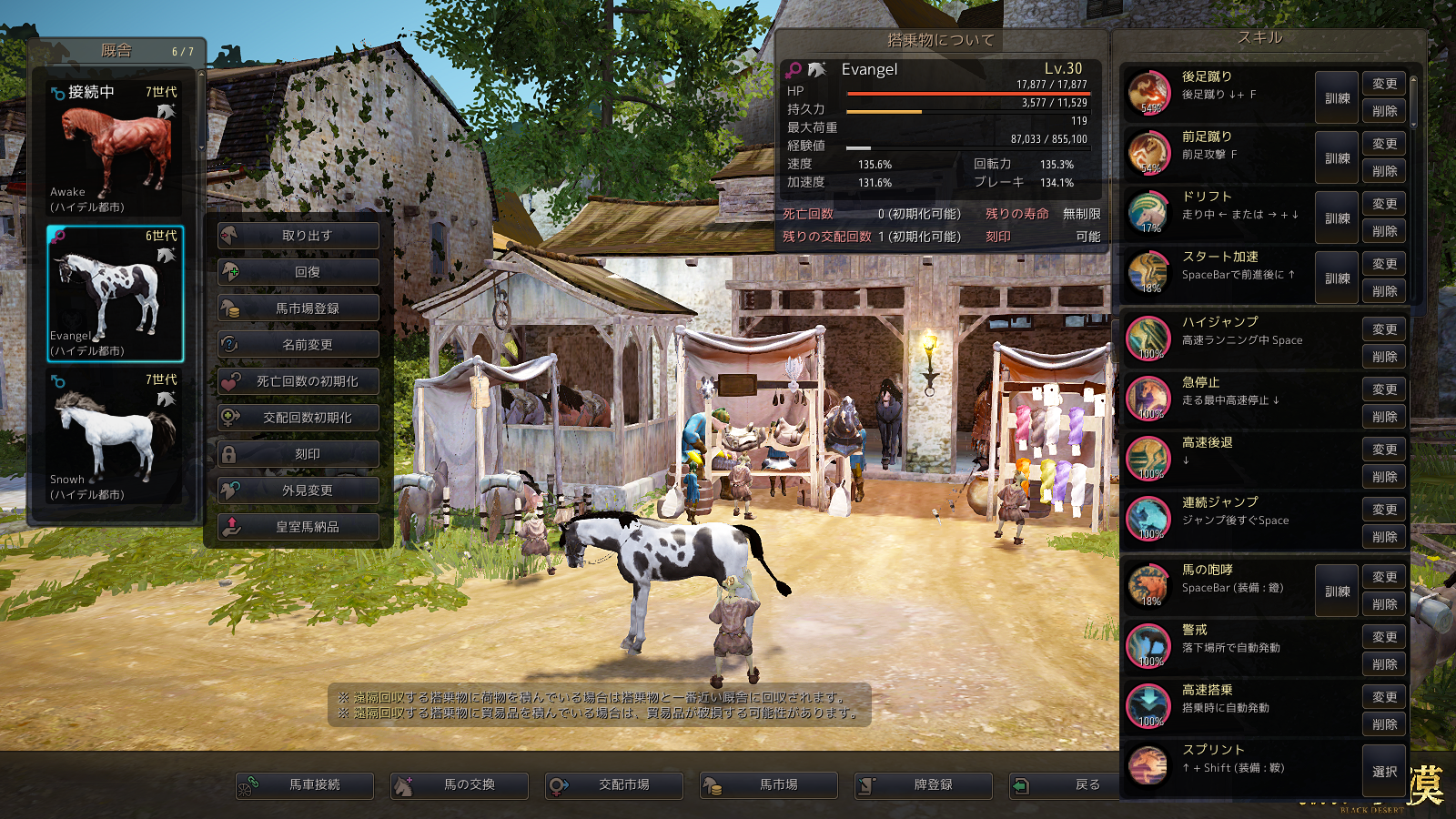Register horse at market via 馬市場登録
This screenshot has height=819, width=1456.
[x=298, y=308]
